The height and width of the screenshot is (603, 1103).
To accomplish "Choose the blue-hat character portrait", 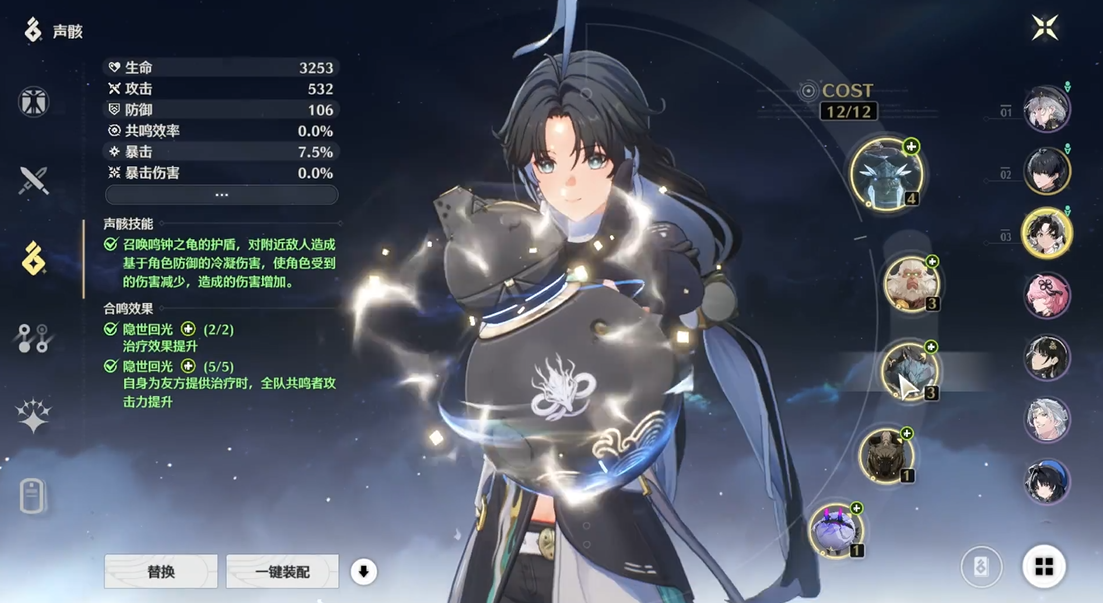I will [1047, 481].
